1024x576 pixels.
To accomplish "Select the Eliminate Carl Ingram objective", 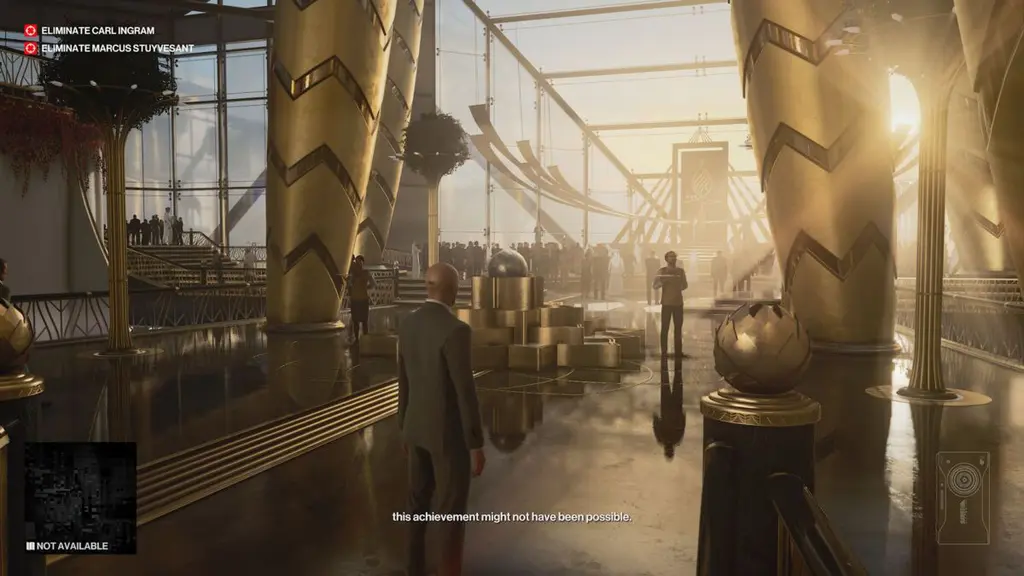I will click(90, 30).
